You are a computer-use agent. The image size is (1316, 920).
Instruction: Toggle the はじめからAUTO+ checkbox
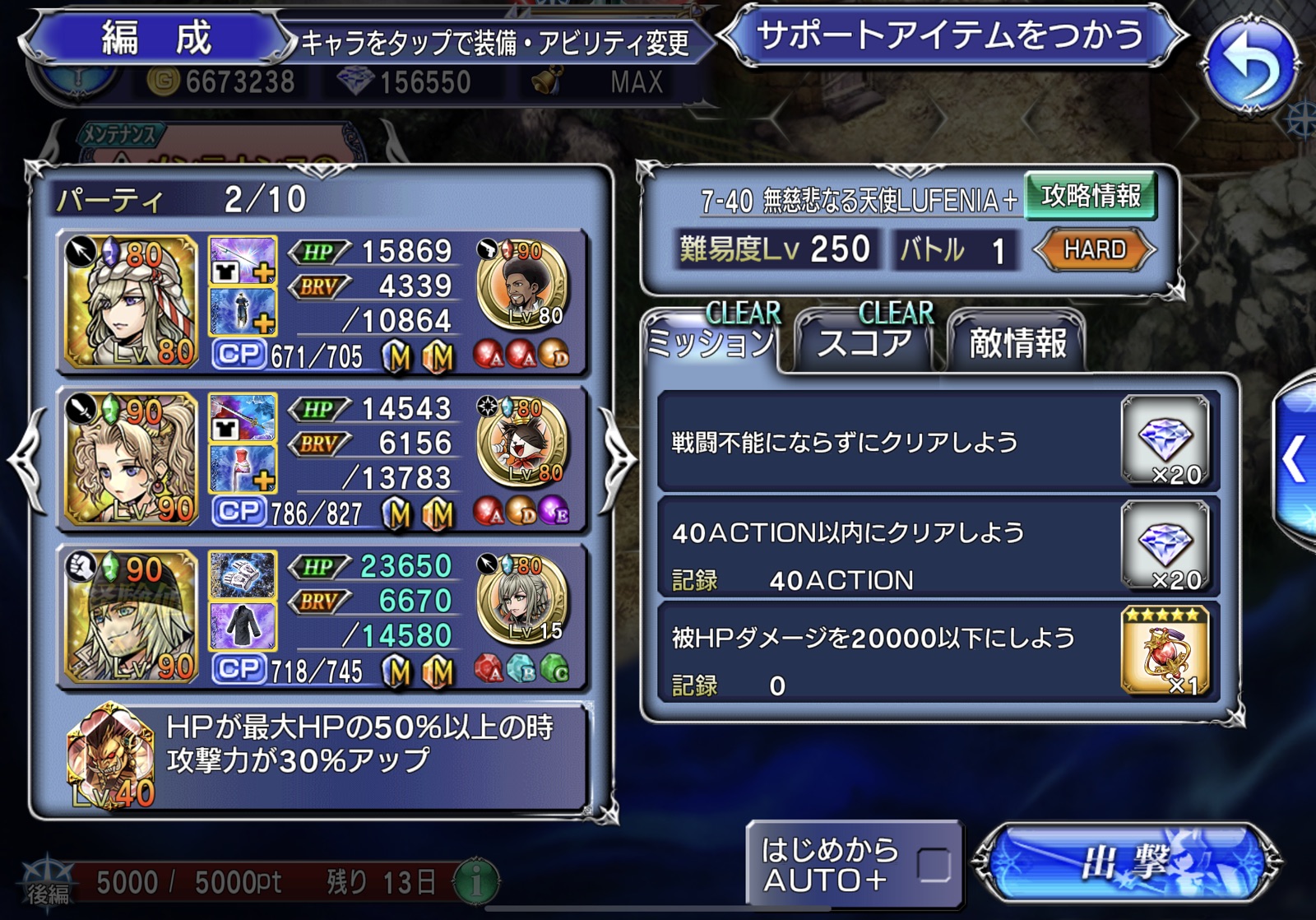(x=934, y=865)
